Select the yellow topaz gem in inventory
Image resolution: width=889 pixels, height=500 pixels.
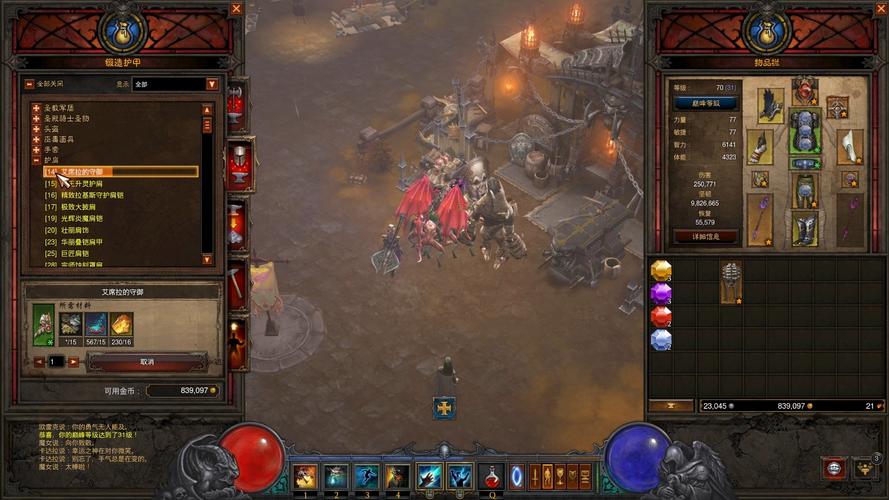661,271
